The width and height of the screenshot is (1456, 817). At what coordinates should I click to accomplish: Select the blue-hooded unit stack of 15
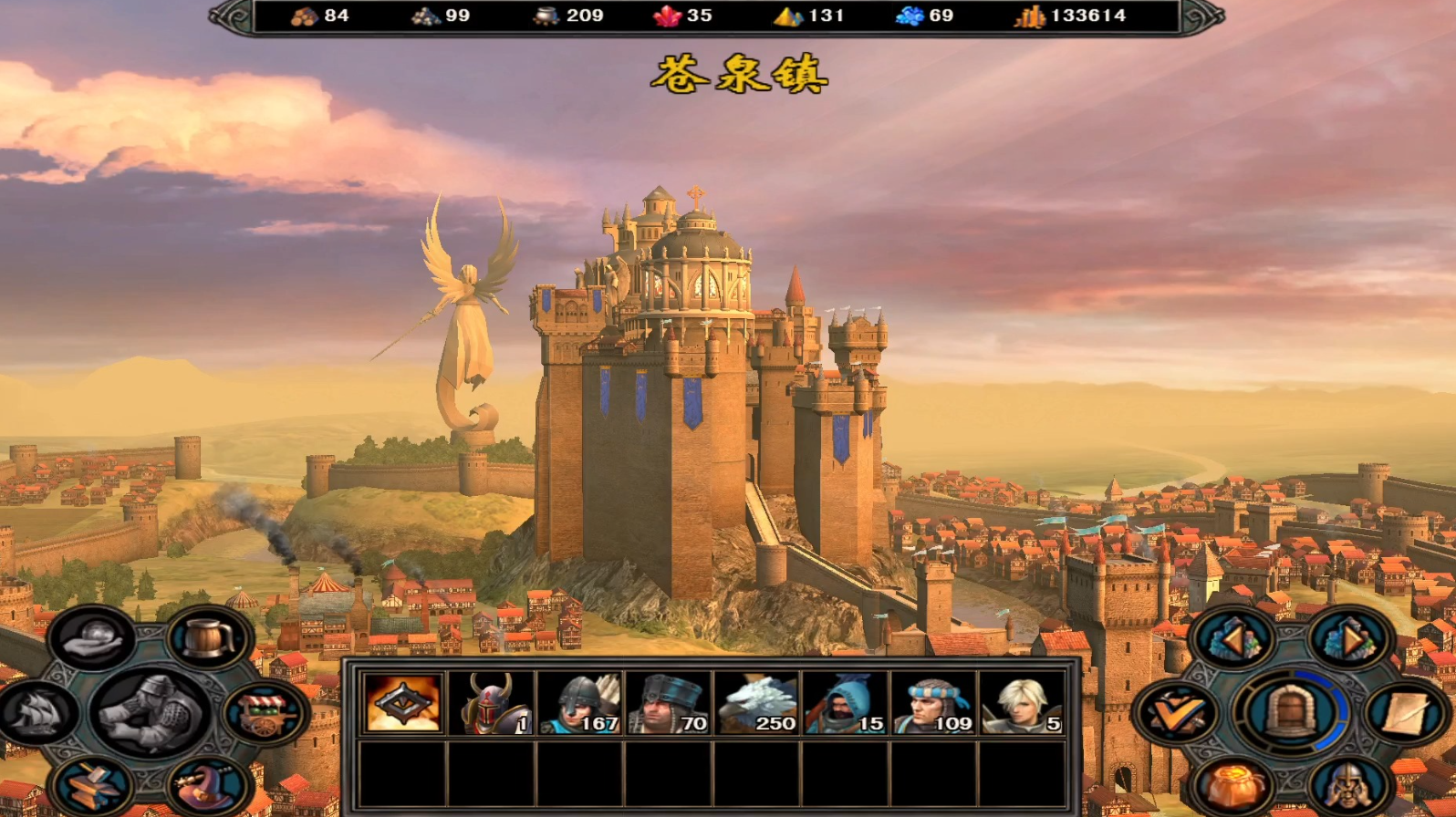click(x=846, y=703)
